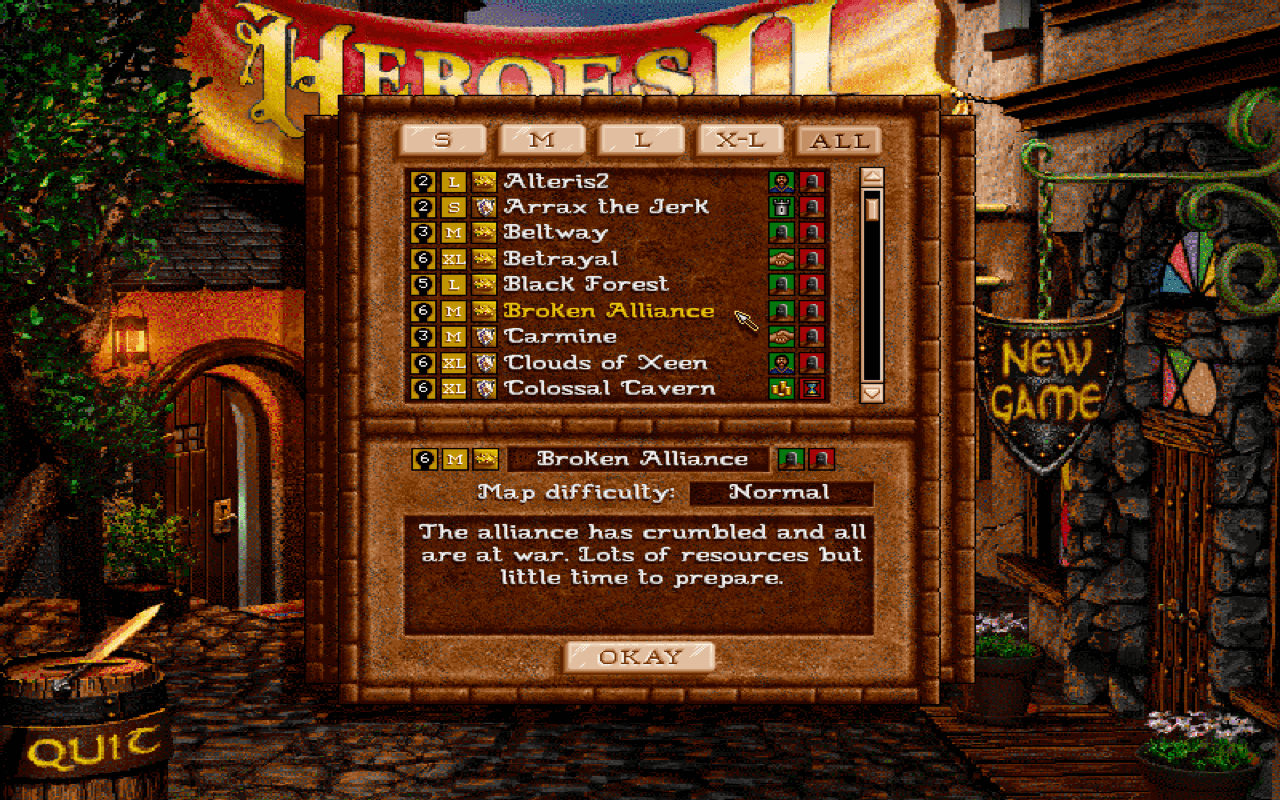Enable the L map size filter
This screenshot has width=1280, height=800.
pos(643,140)
